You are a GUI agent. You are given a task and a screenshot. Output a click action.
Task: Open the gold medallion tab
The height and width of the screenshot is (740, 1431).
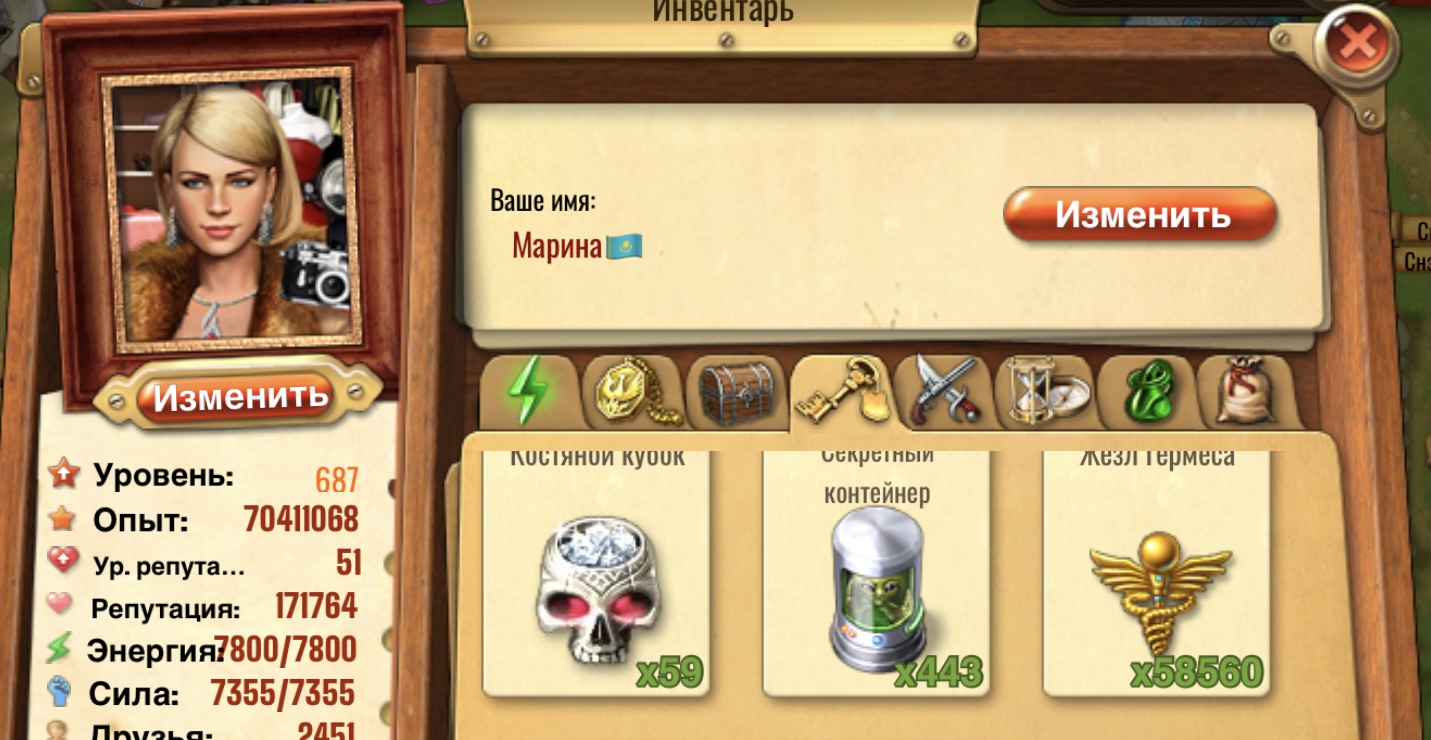point(633,391)
